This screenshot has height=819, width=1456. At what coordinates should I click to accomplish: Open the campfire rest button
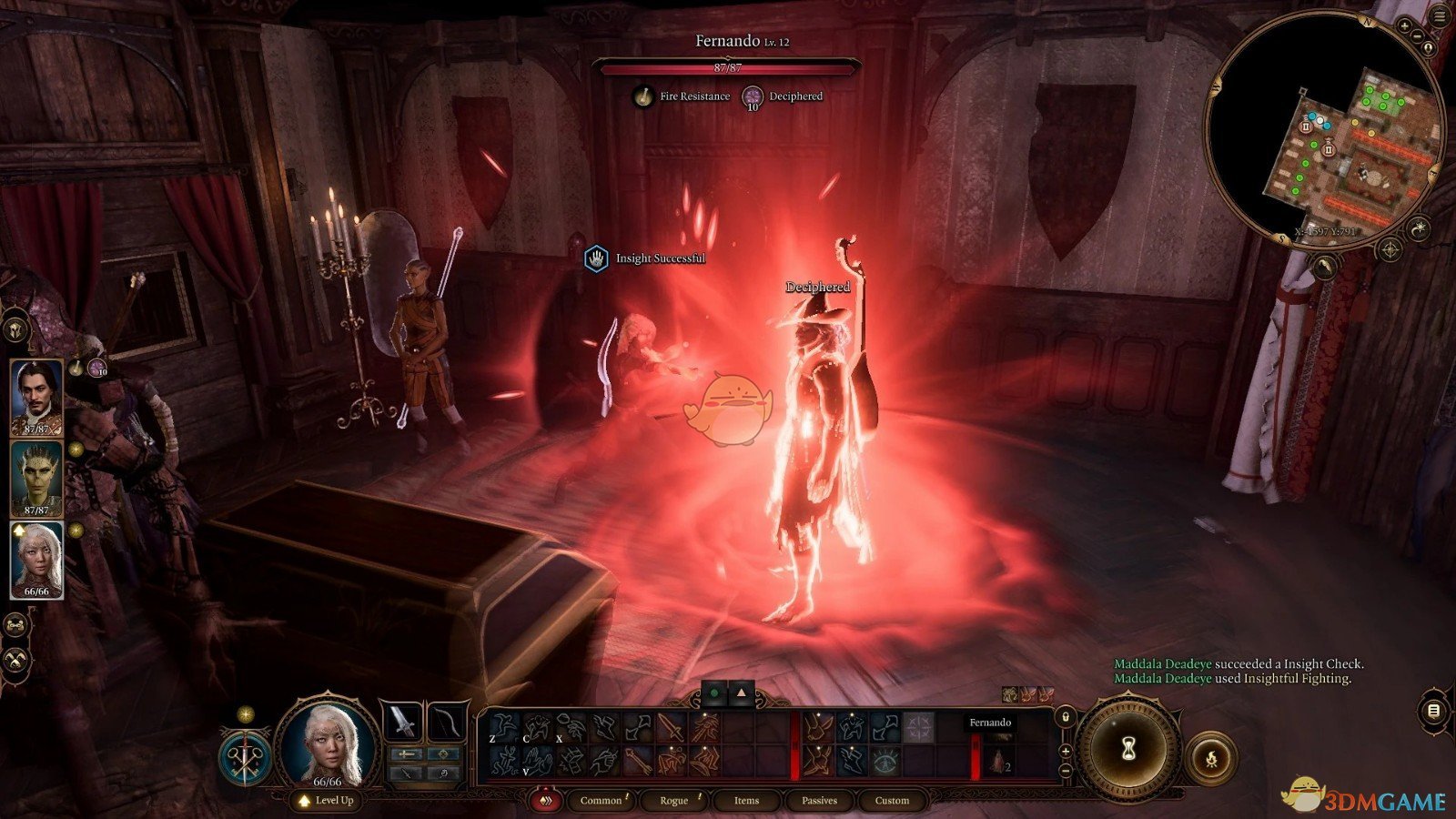click(x=1211, y=758)
